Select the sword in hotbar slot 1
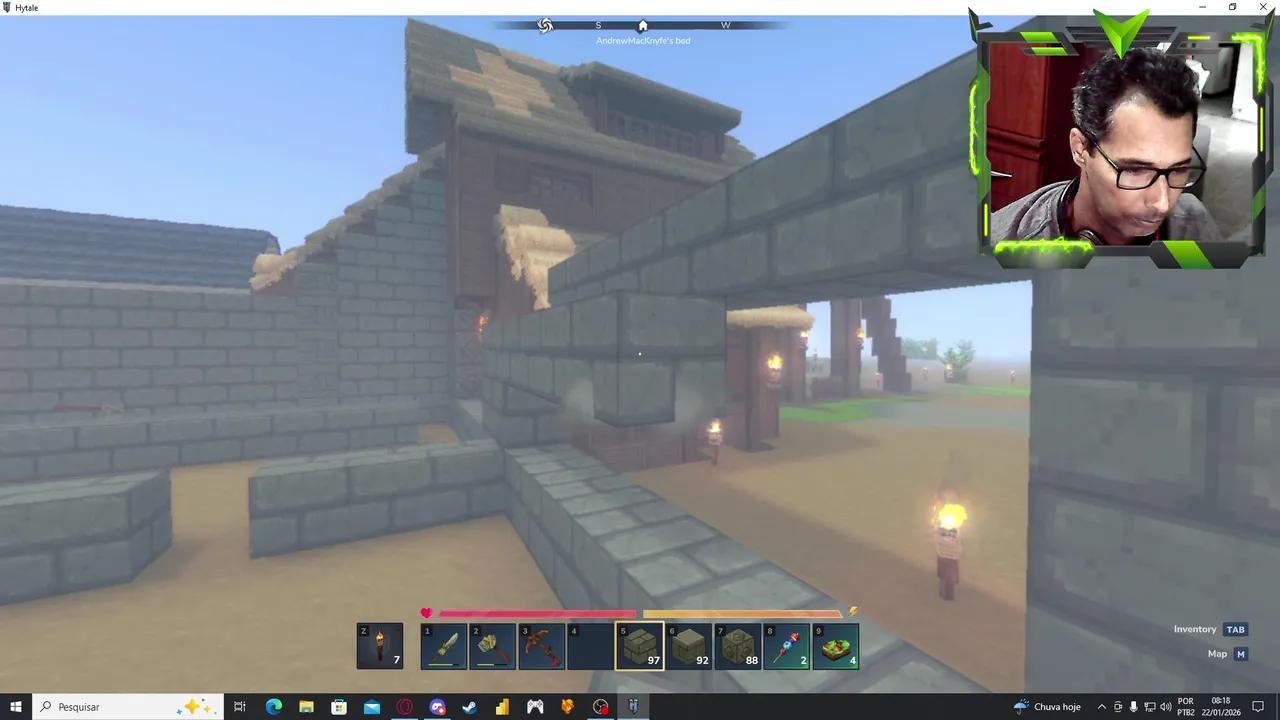1280x720 pixels. pos(443,646)
